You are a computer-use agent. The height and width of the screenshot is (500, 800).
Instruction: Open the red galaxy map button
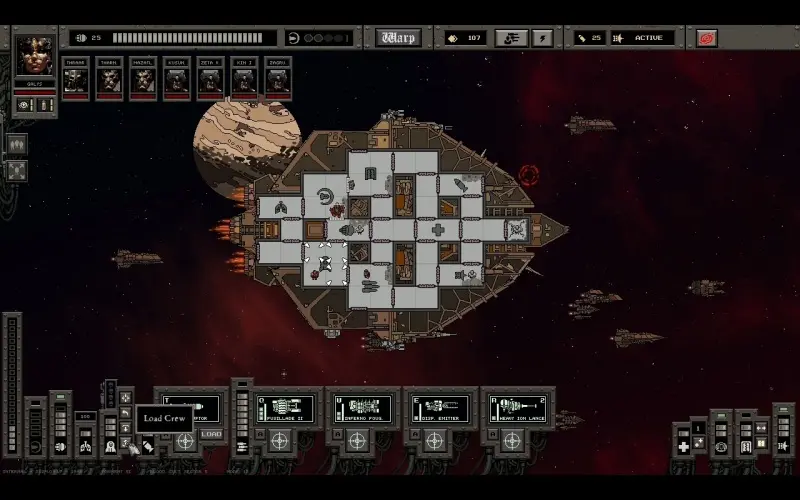[x=707, y=38]
